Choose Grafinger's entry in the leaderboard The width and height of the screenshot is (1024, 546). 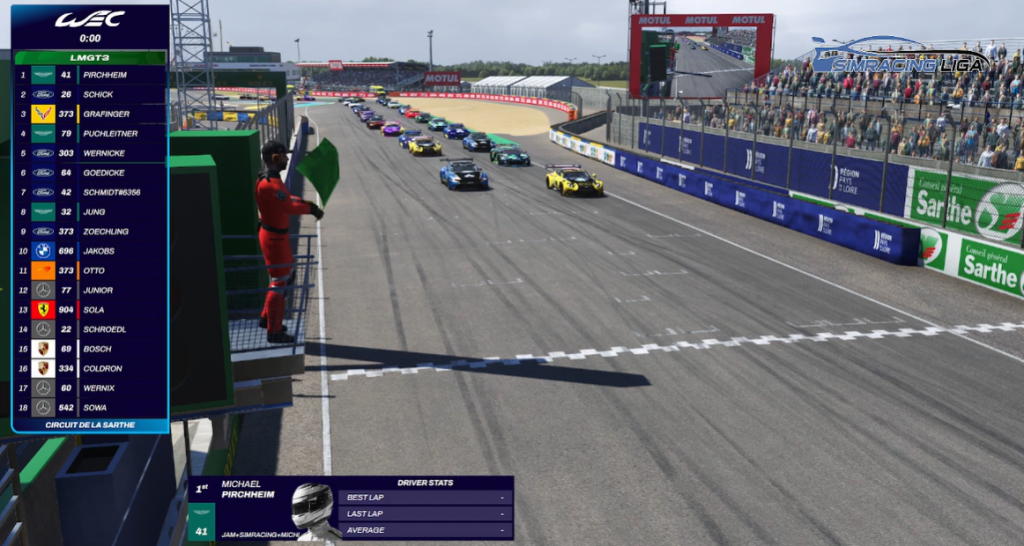click(x=90, y=114)
